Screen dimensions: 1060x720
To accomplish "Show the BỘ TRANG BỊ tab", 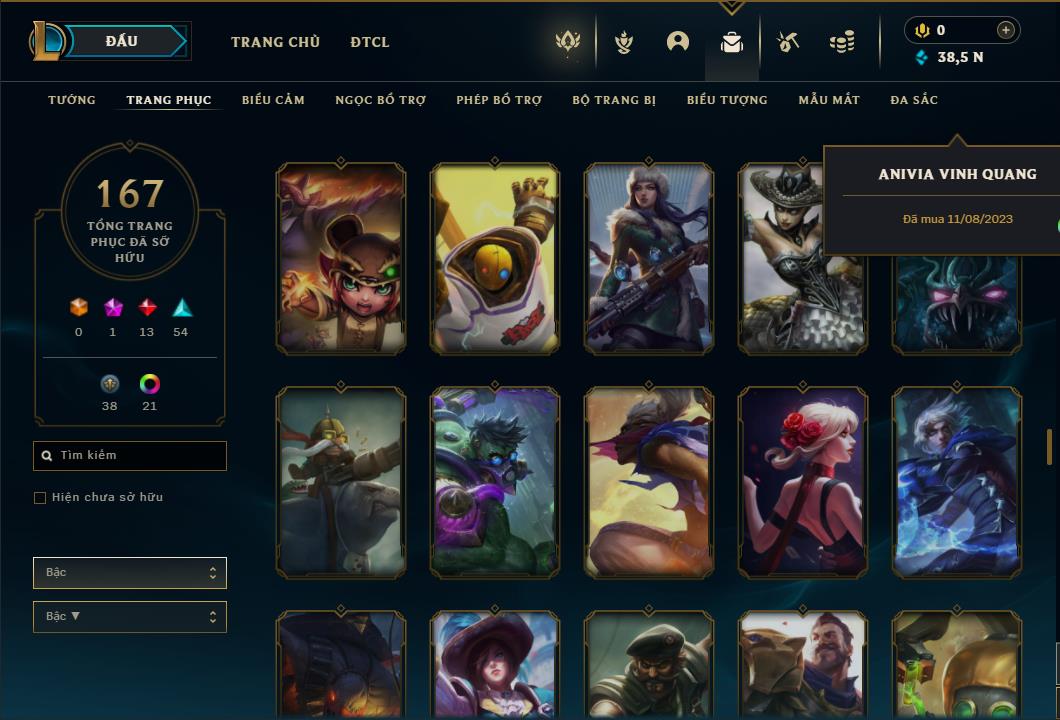I will coord(614,100).
